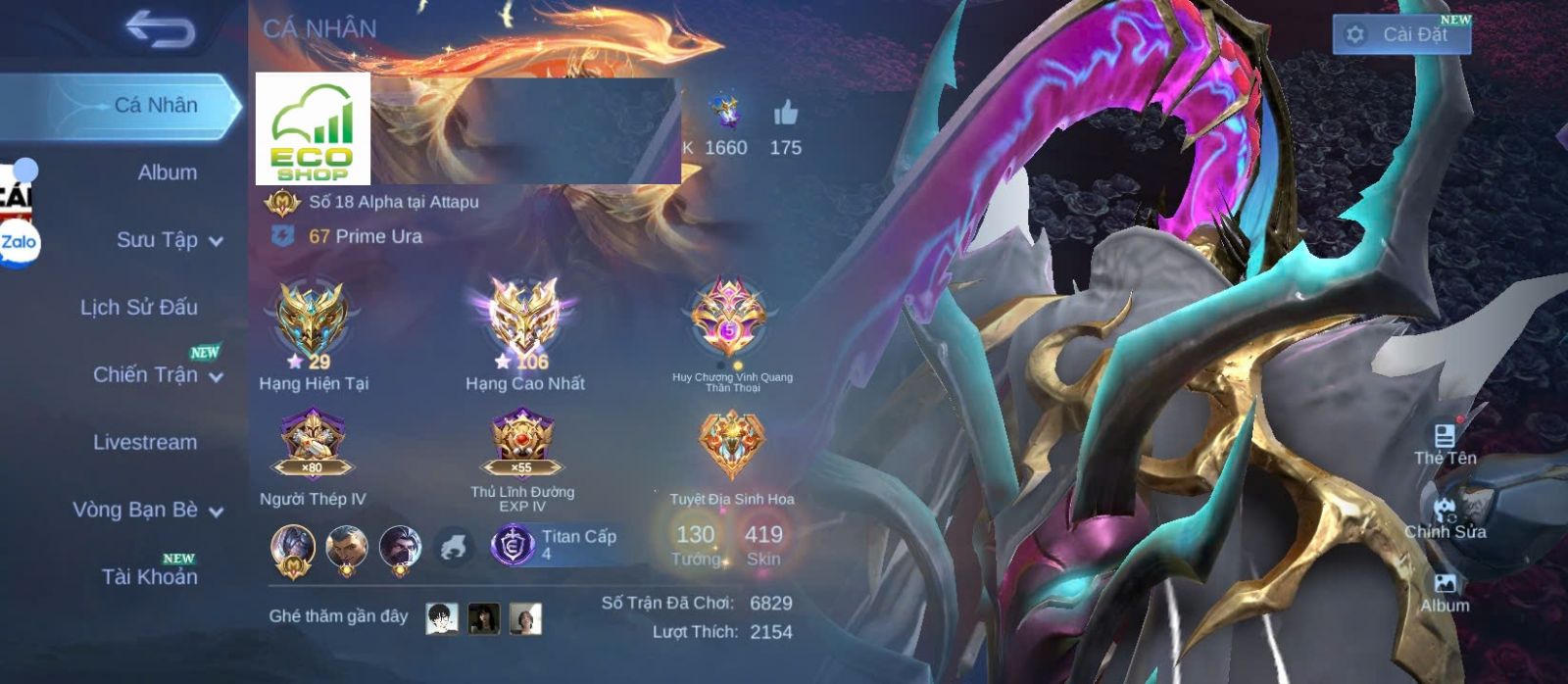Click the thumbs-up like icon
The image size is (1568, 684).
click(785, 115)
